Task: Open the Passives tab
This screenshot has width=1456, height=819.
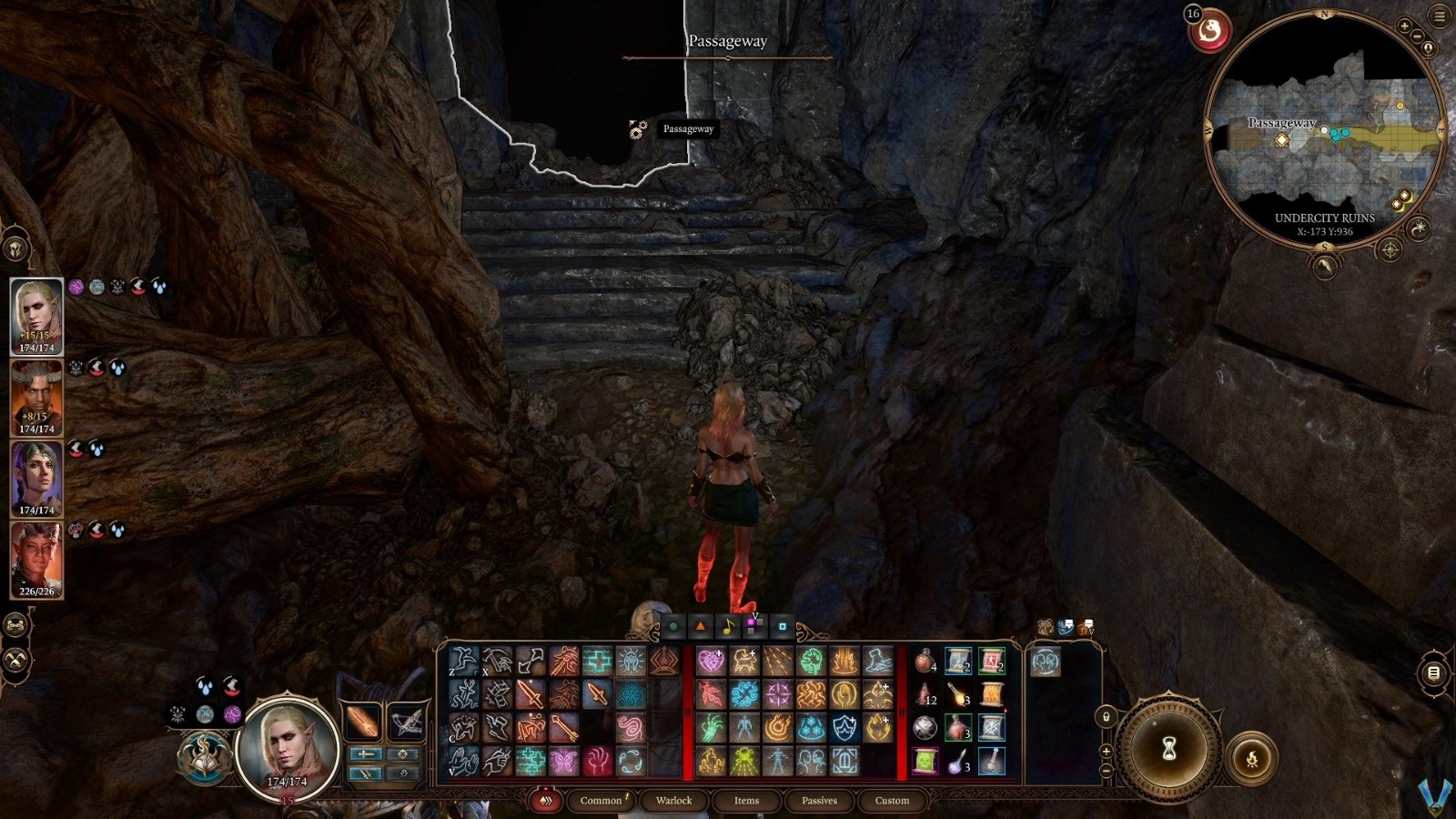Action: pos(820,801)
